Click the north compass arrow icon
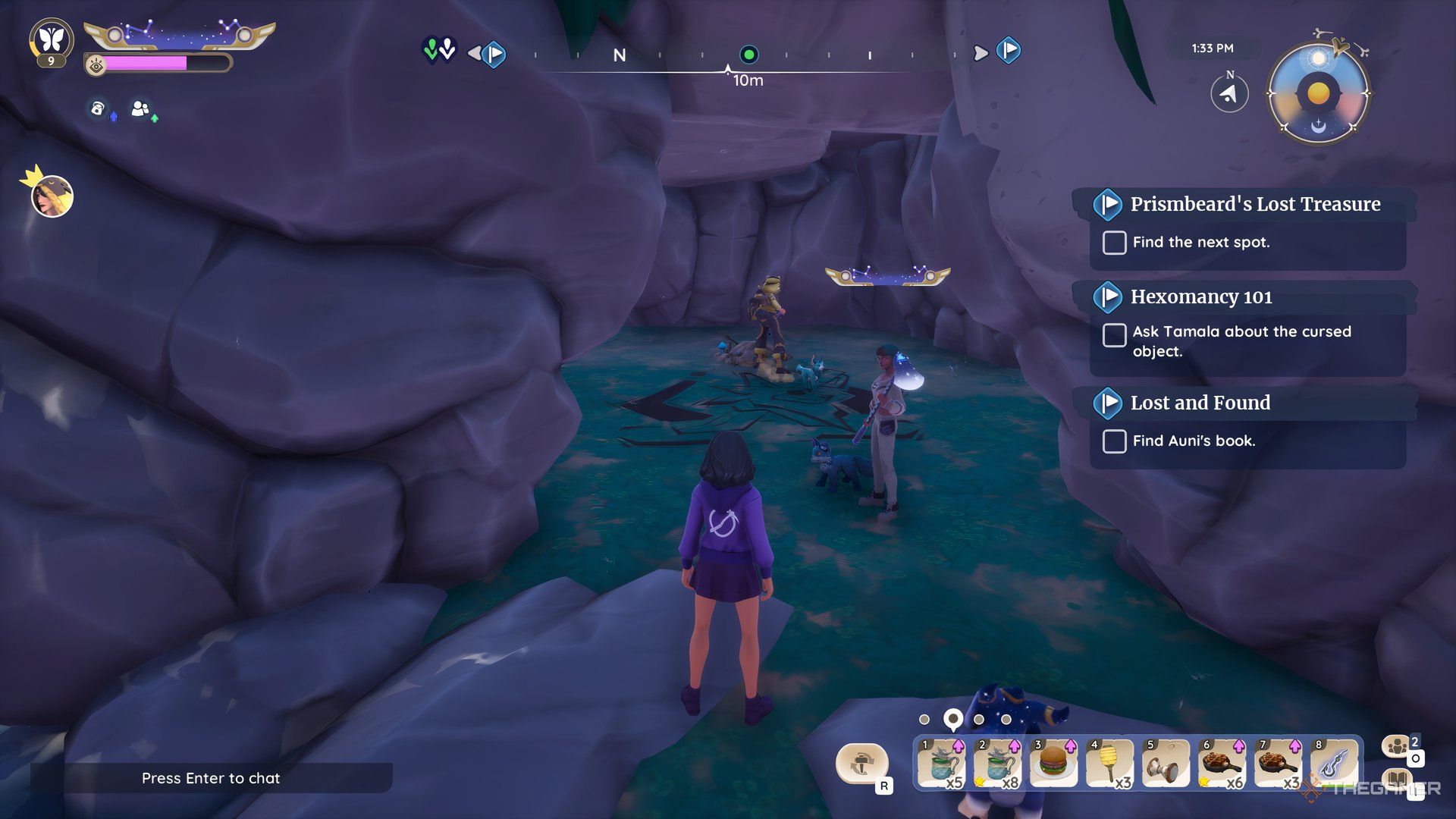This screenshot has height=819, width=1456. [1229, 94]
